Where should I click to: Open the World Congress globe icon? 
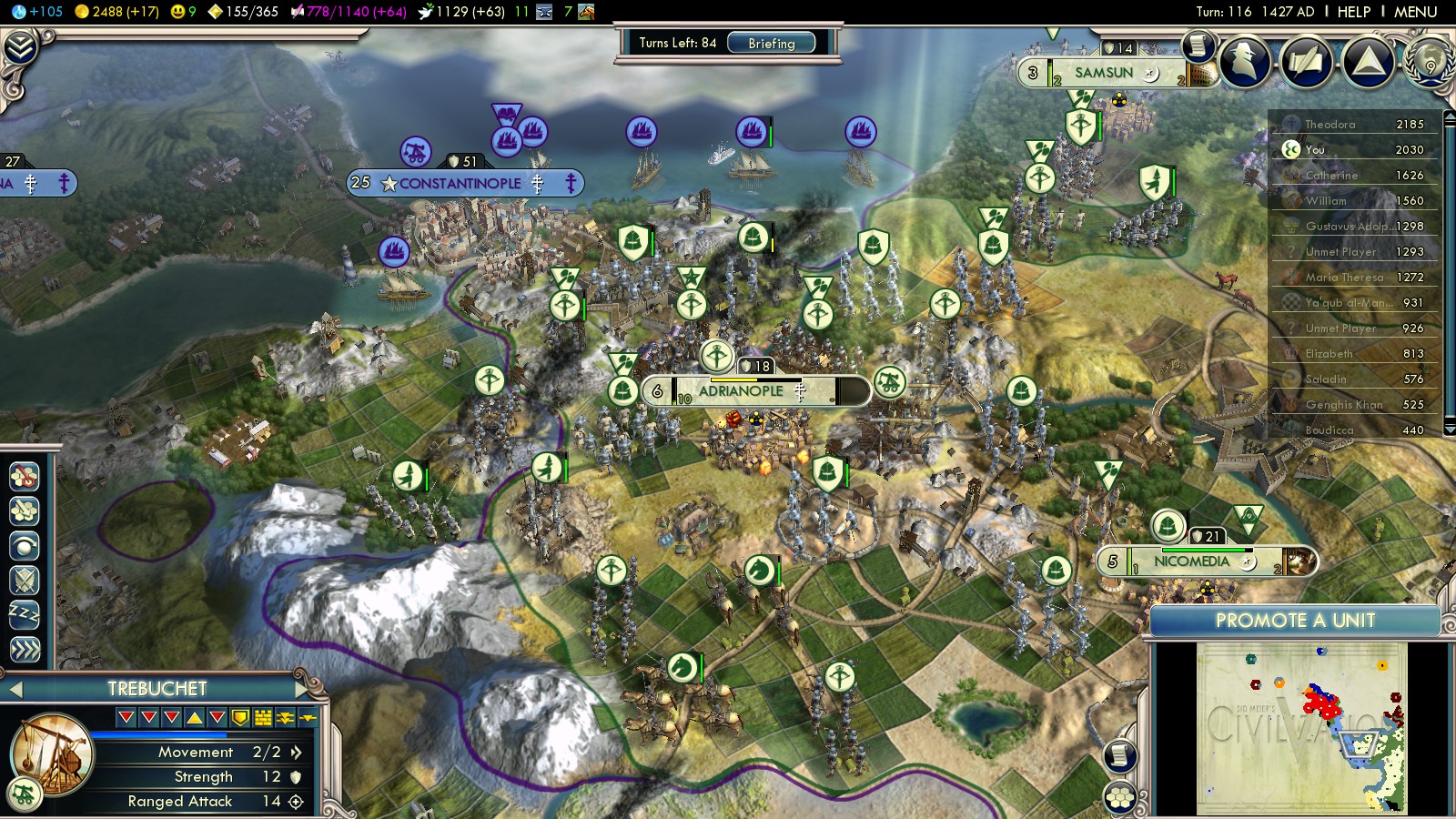(1430, 62)
